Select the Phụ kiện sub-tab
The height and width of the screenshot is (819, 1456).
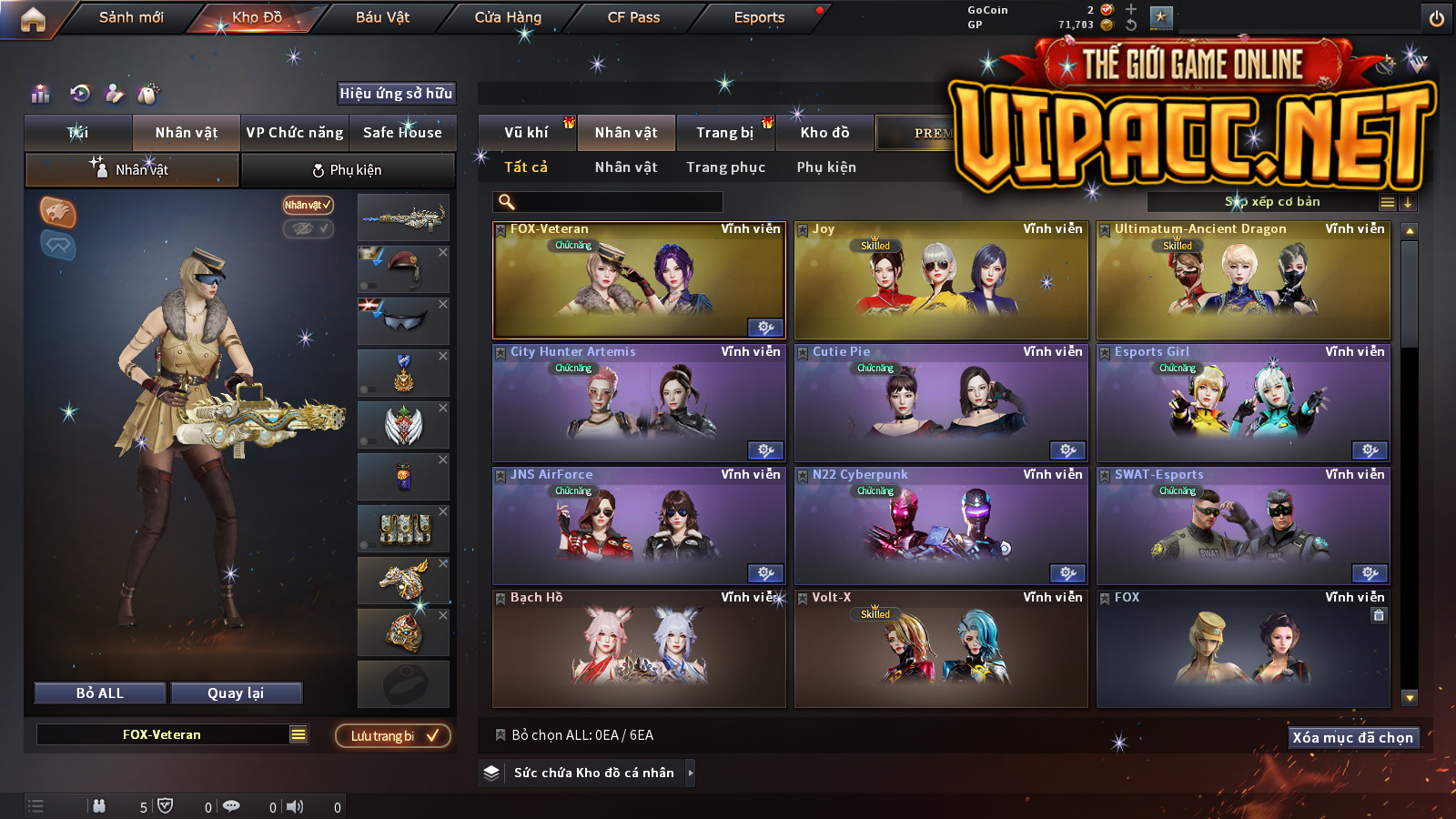coord(347,170)
